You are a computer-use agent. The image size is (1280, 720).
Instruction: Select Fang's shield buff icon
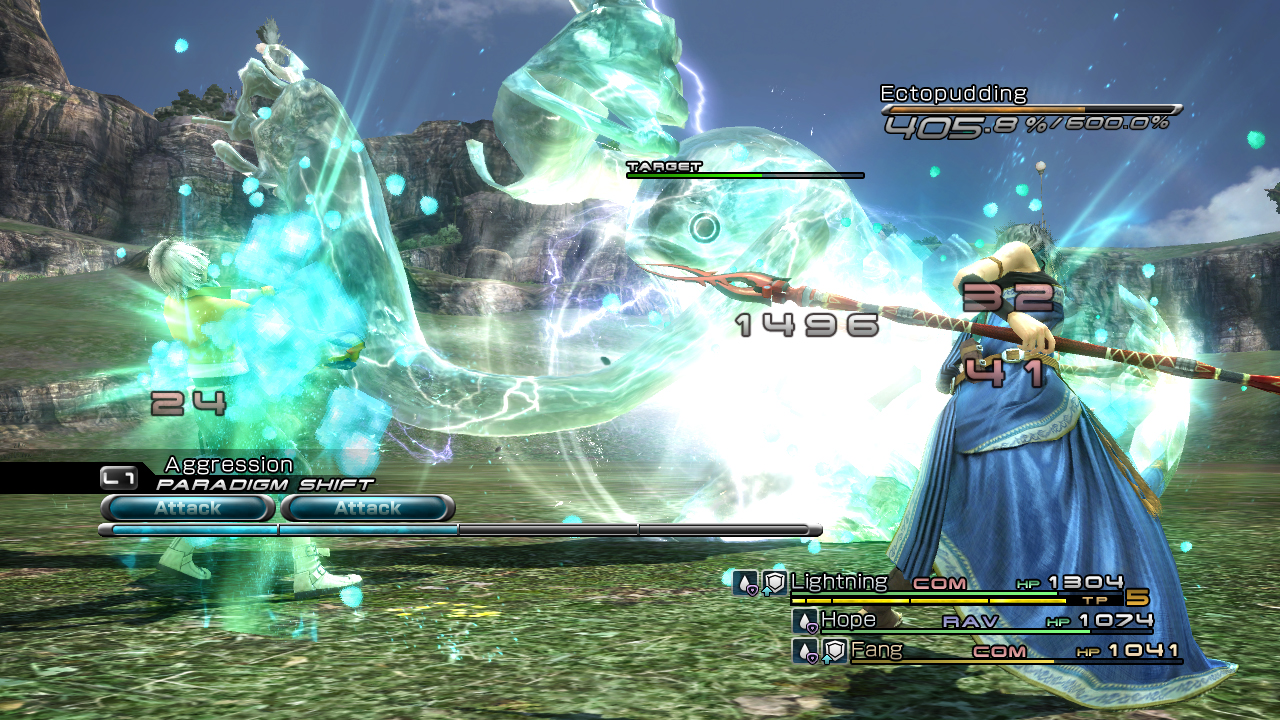pyautogui.click(x=834, y=652)
